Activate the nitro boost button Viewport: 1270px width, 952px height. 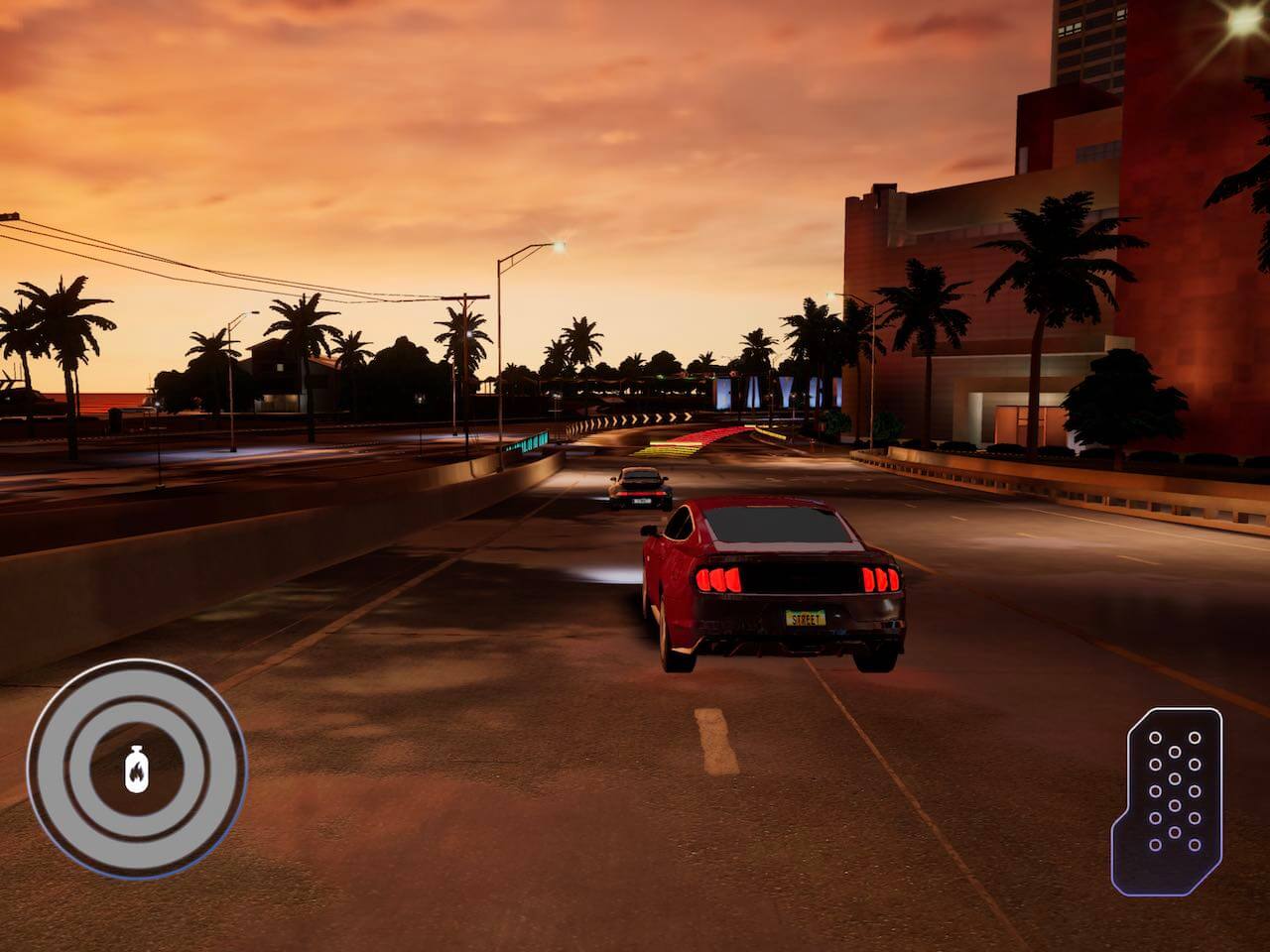point(136,769)
